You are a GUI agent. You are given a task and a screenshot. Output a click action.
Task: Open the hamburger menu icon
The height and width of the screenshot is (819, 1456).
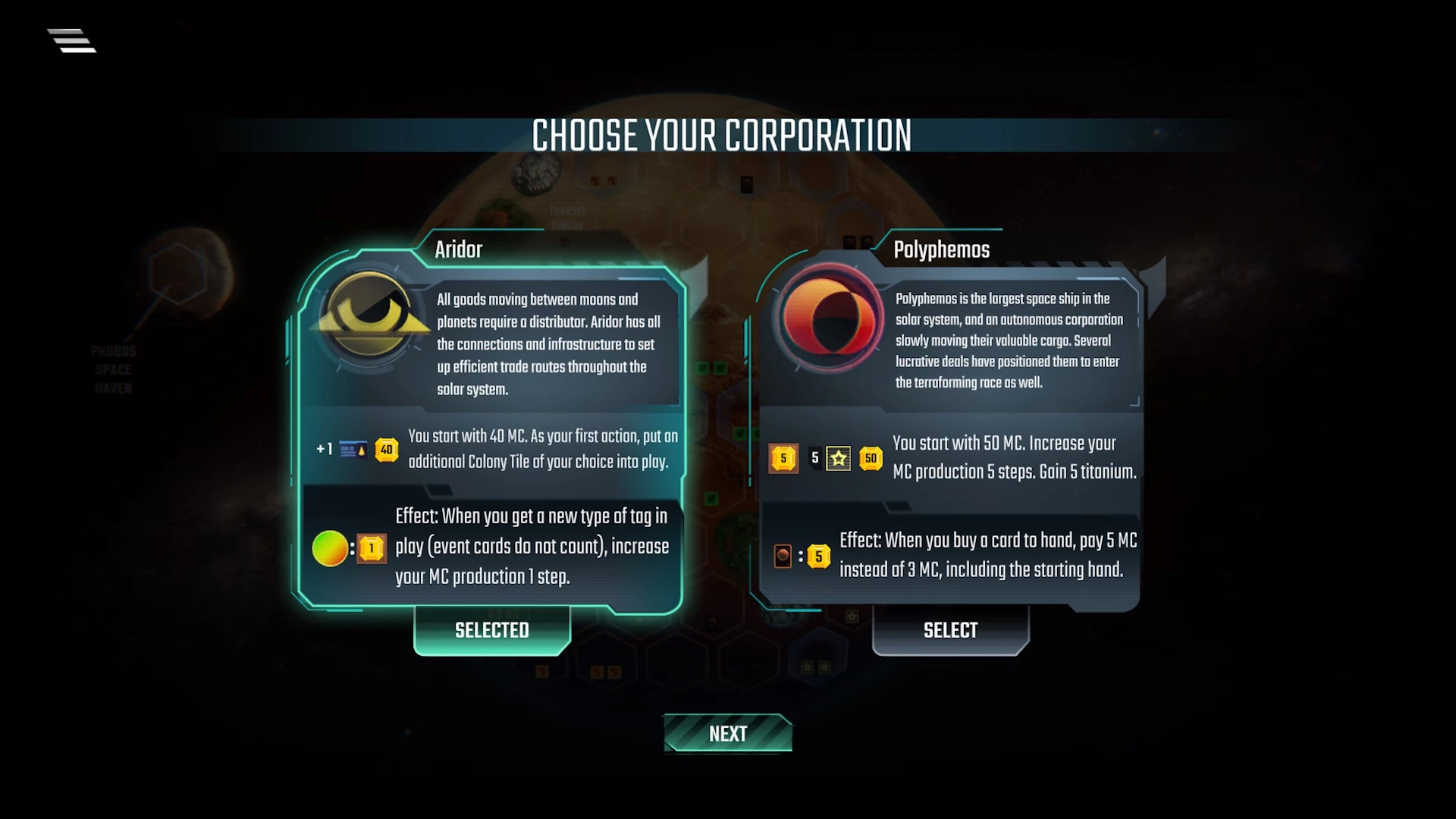[x=72, y=41]
